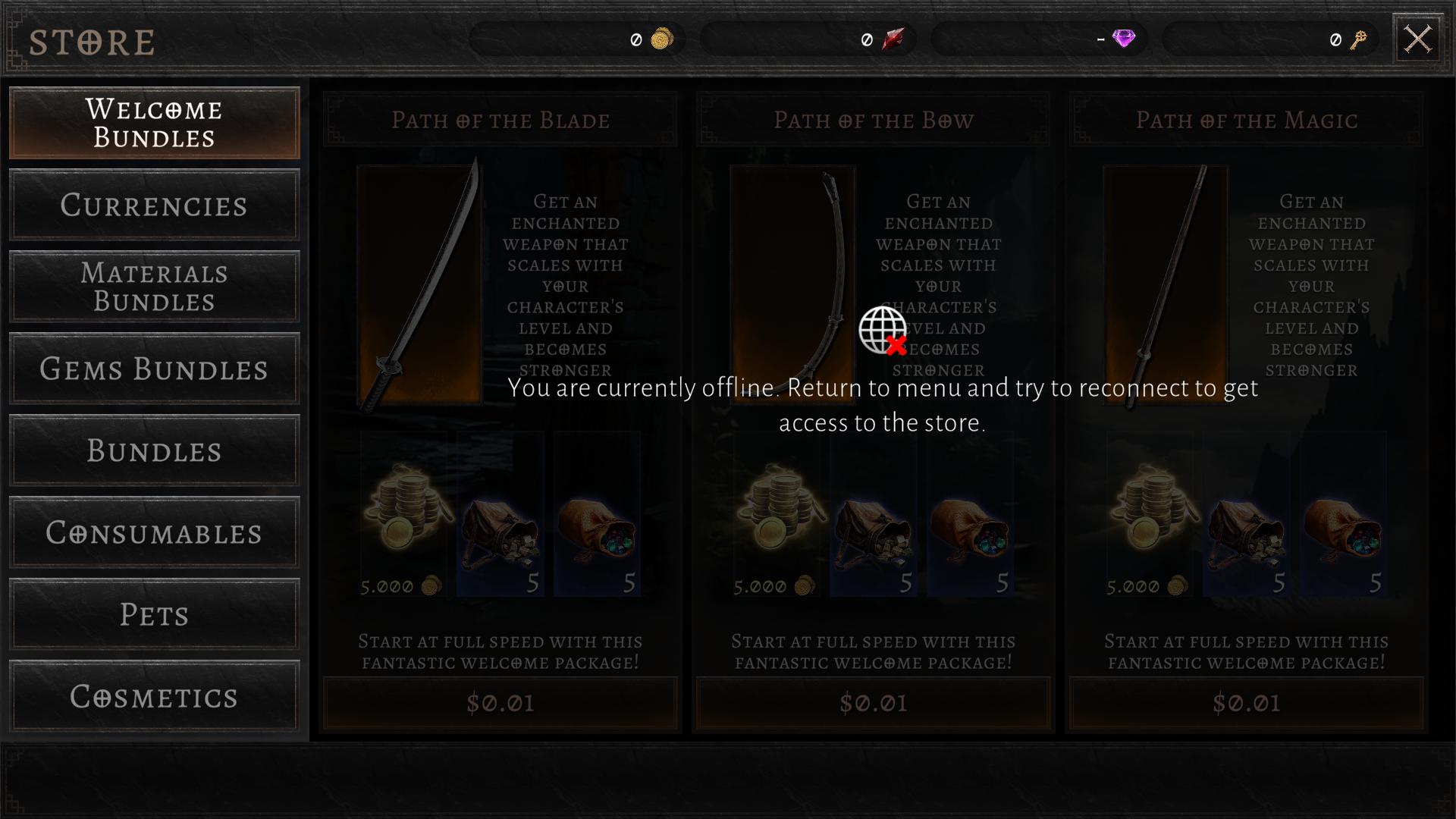The height and width of the screenshot is (819, 1456).
Task: Select the Path of the Magic staff image
Action: coord(1166,284)
